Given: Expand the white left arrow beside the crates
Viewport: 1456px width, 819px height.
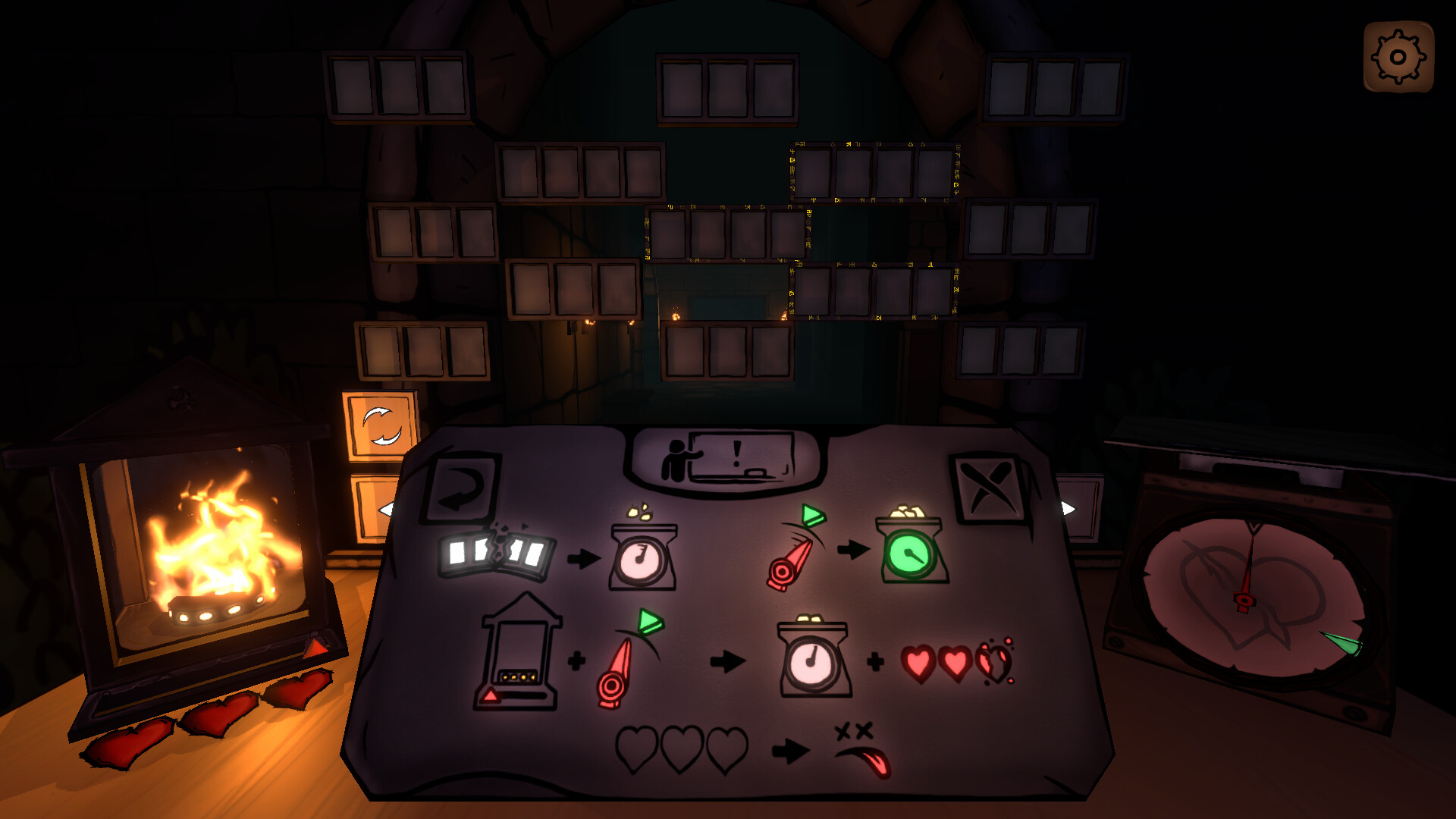Looking at the screenshot, I should click(387, 510).
